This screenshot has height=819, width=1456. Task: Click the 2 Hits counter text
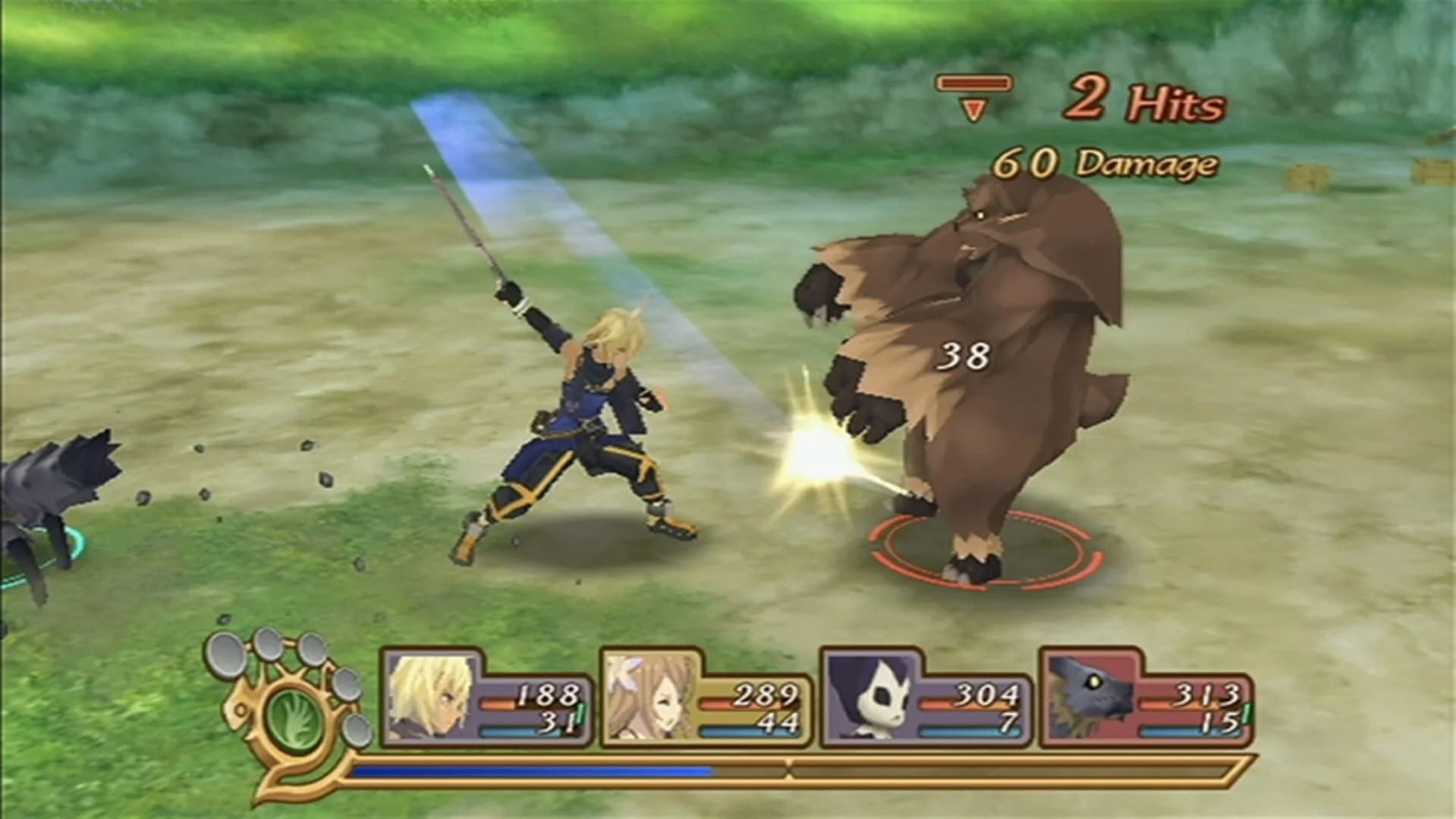[x=1146, y=99]
